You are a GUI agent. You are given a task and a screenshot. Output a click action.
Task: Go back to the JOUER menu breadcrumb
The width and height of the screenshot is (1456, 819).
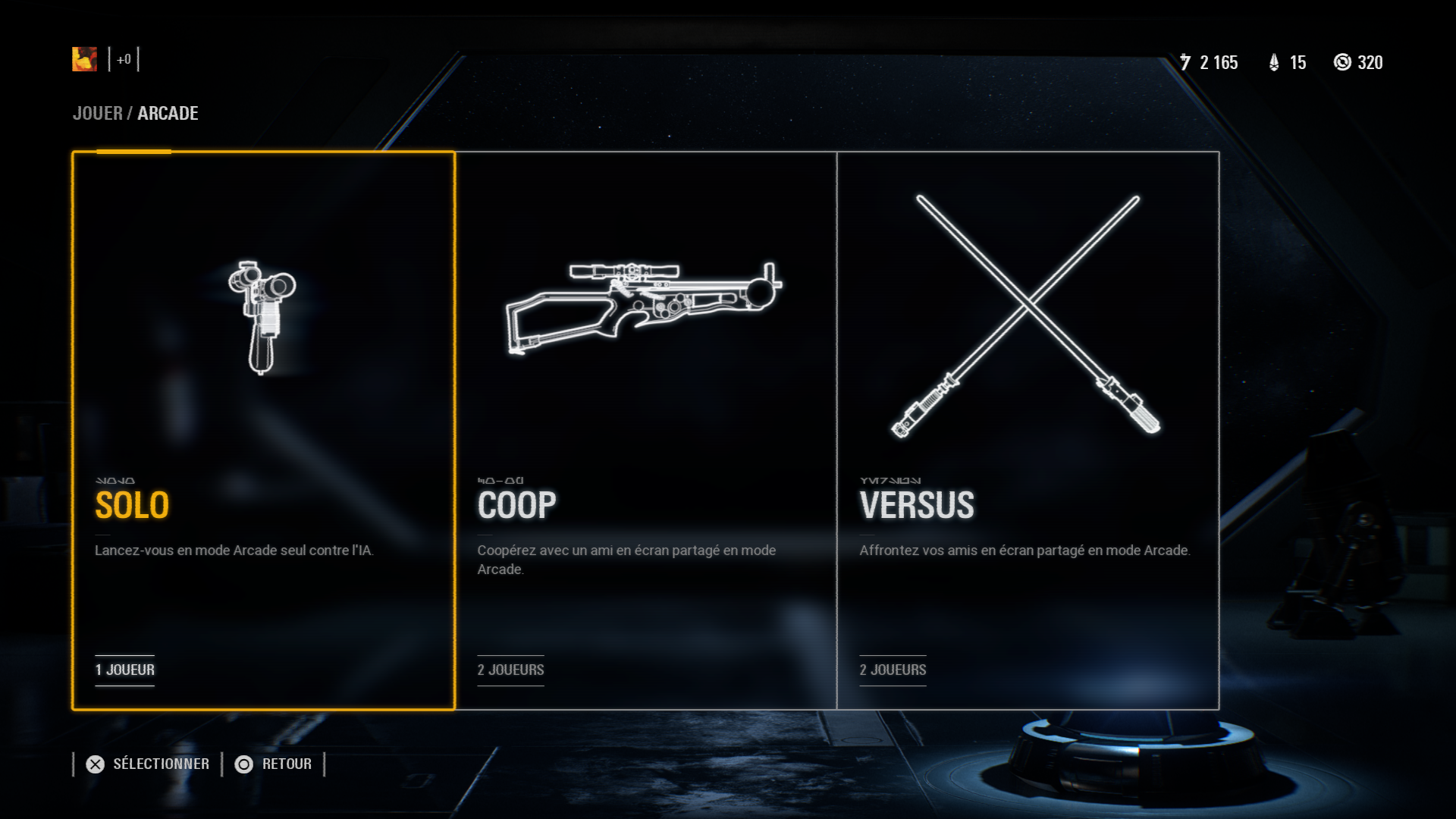[x=97, y=114]
